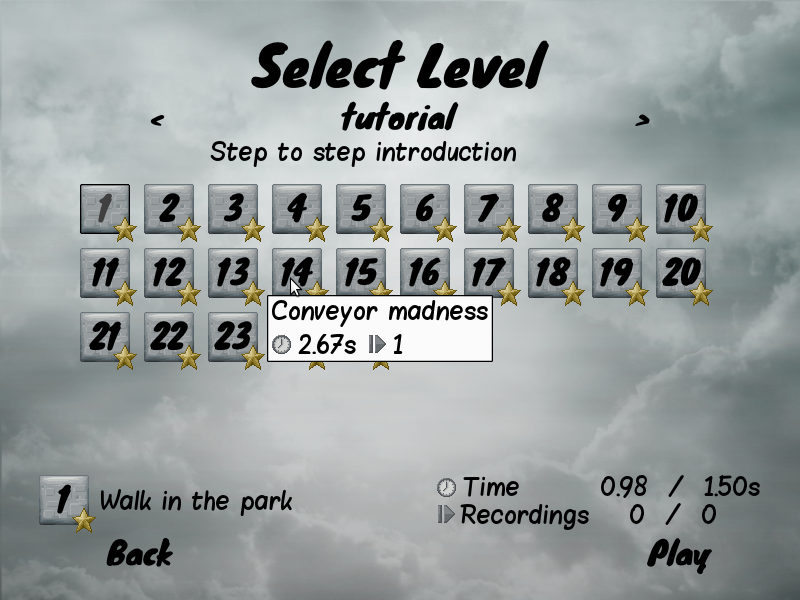Image resolution: width=800 pixels, height=600 pixels.
Task: Choose level 13 tile
Action: [232, 273]
